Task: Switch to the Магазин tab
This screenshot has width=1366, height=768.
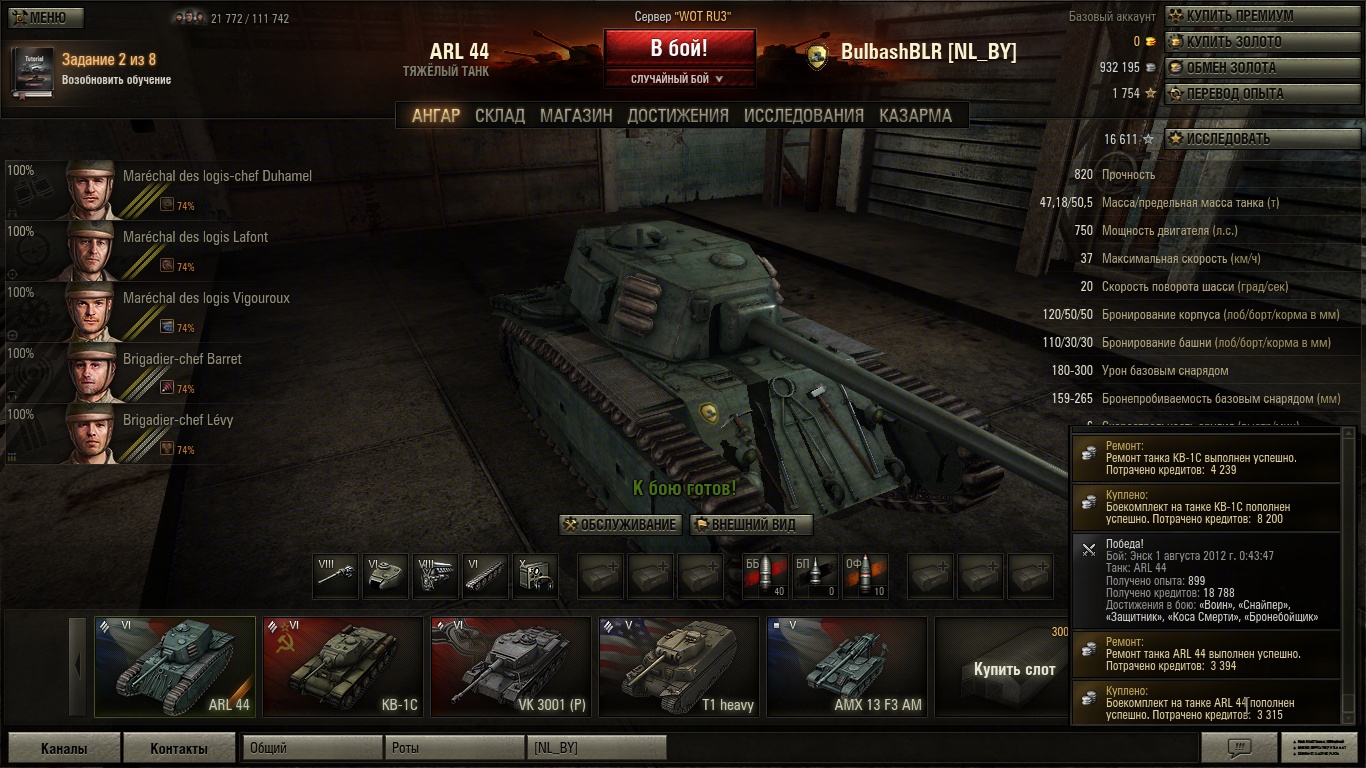Action: 576,115
